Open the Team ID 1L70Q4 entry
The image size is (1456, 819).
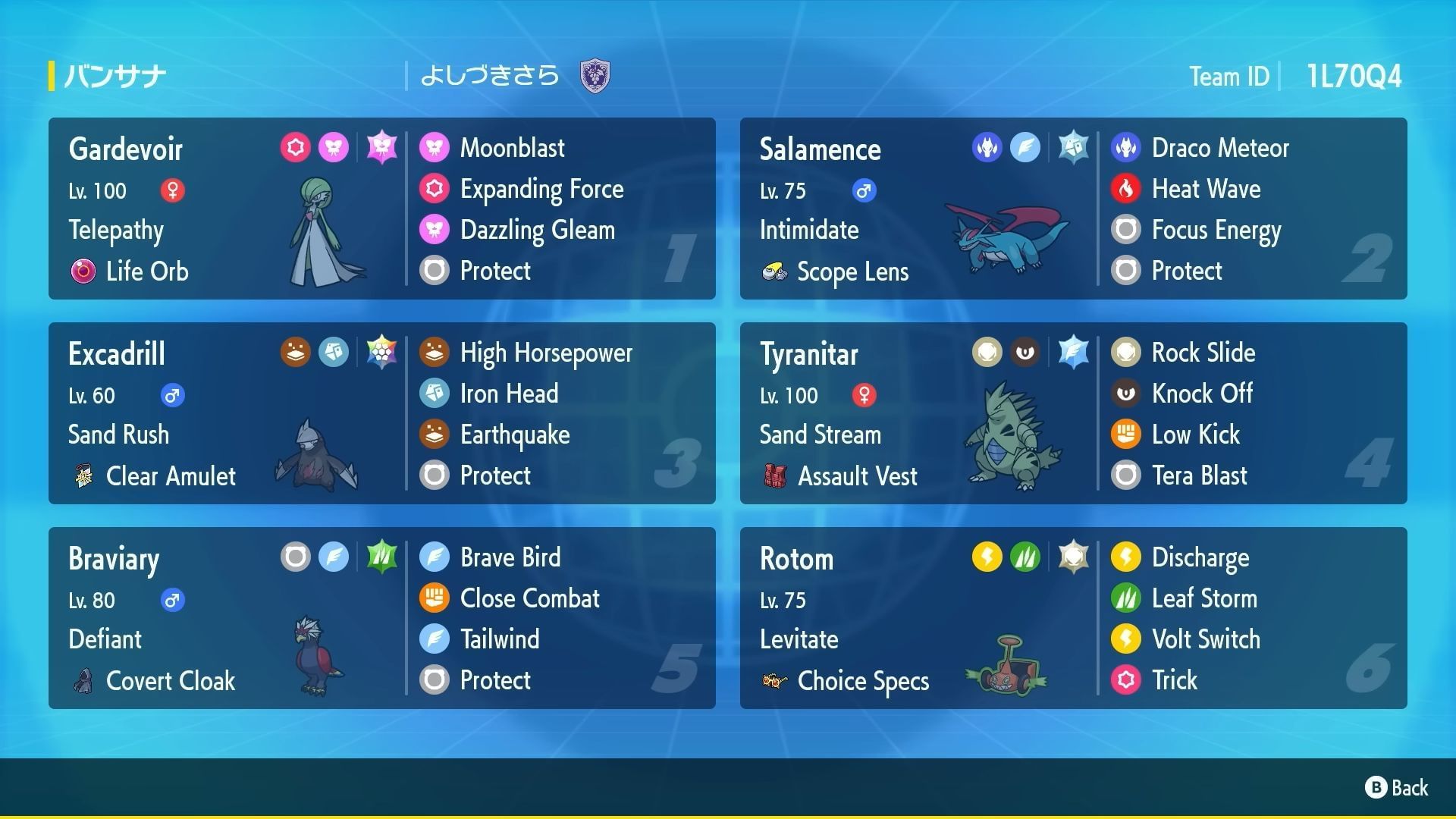(1354, 75)
